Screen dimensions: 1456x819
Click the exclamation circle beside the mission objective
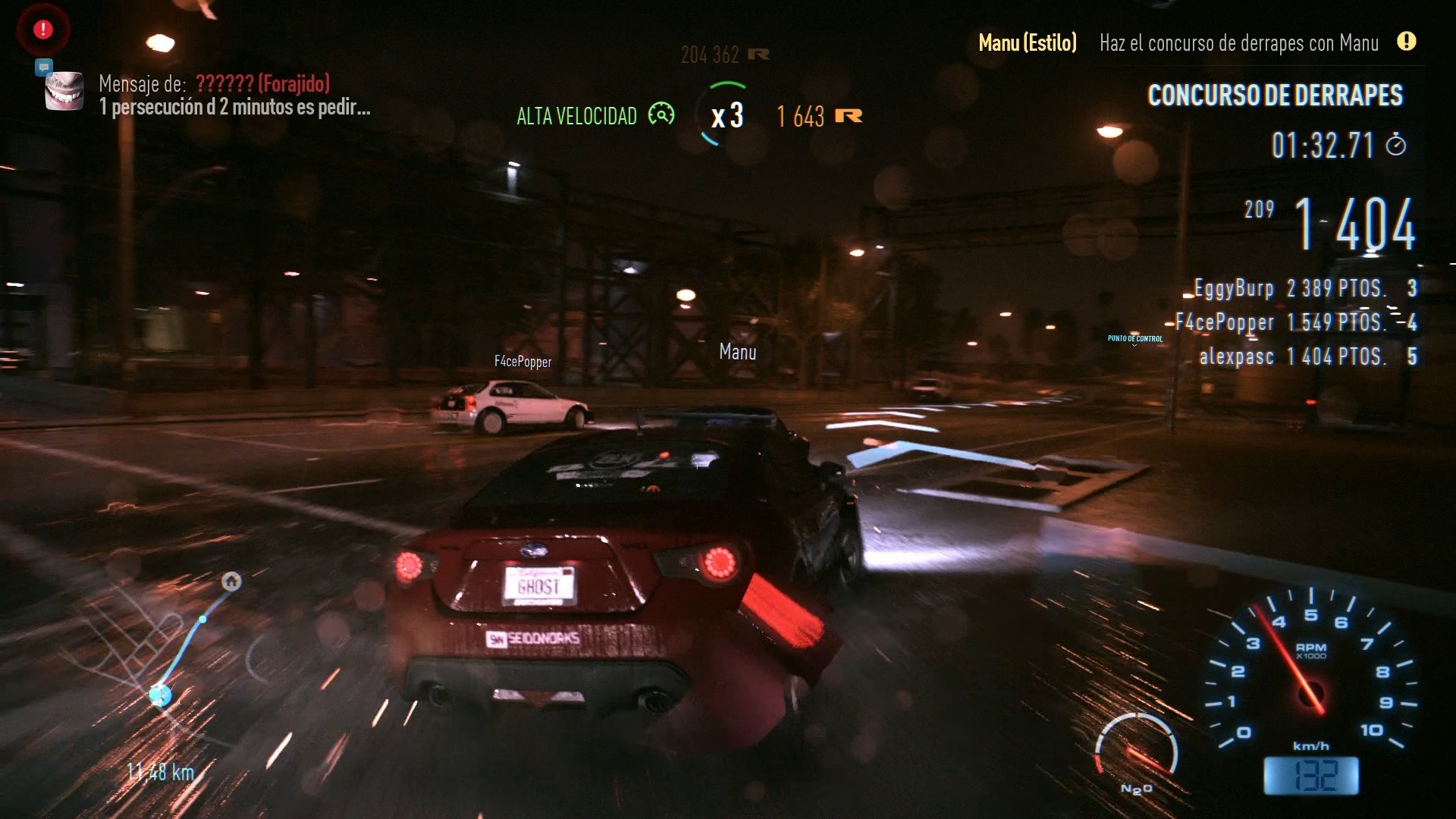[x=1407, y=43]
